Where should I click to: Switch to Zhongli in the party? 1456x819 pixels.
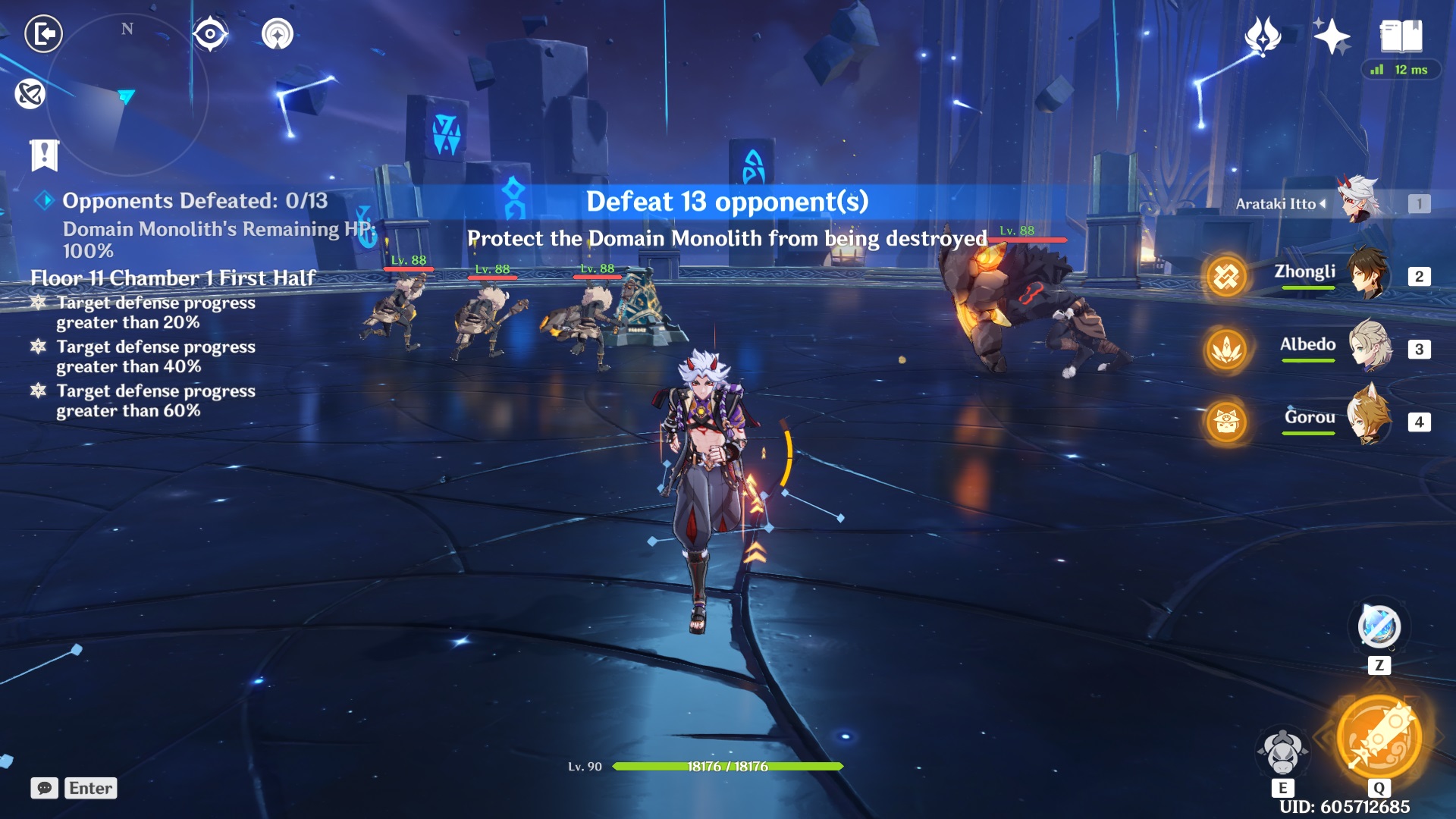(1369, 275)
